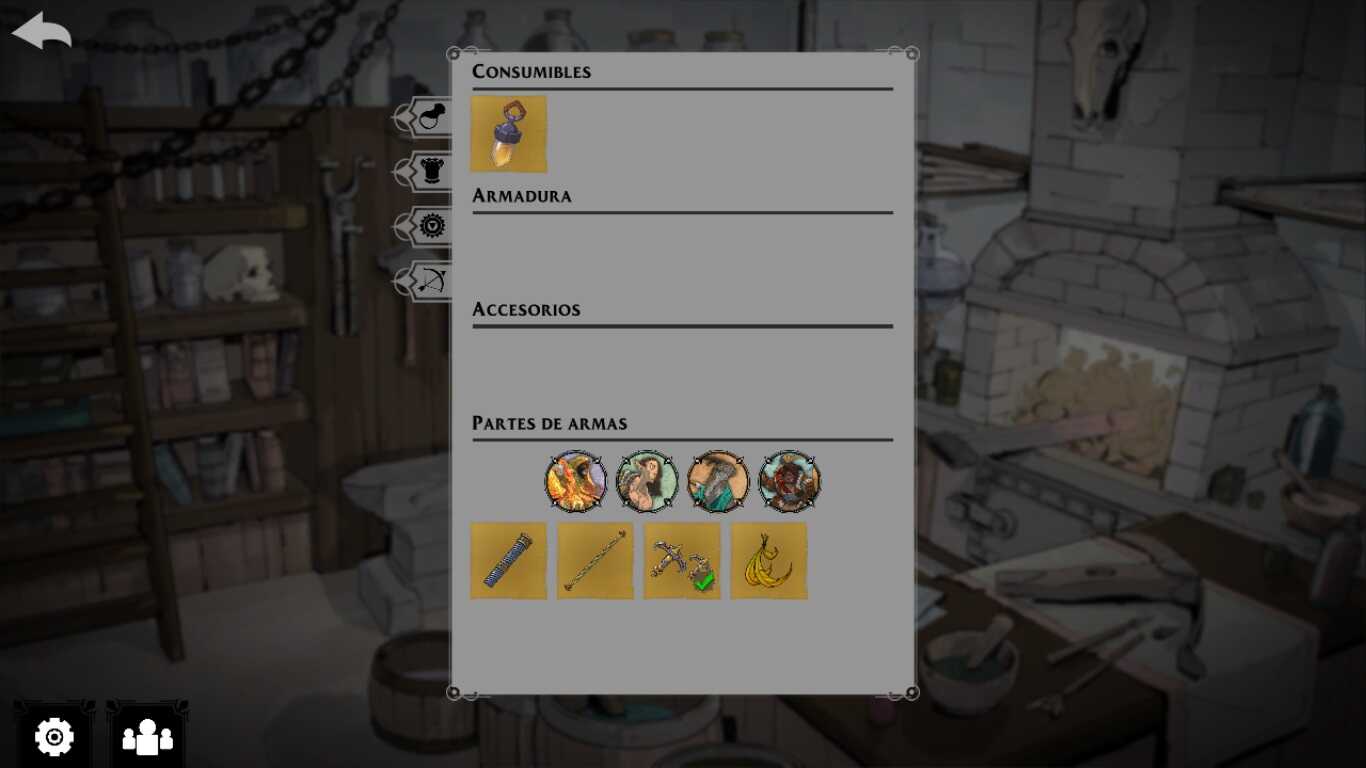The width and height of the screenshot is (1366, 768).
Task: Choose the dark-haired woman character portrait
Action: 647,481
